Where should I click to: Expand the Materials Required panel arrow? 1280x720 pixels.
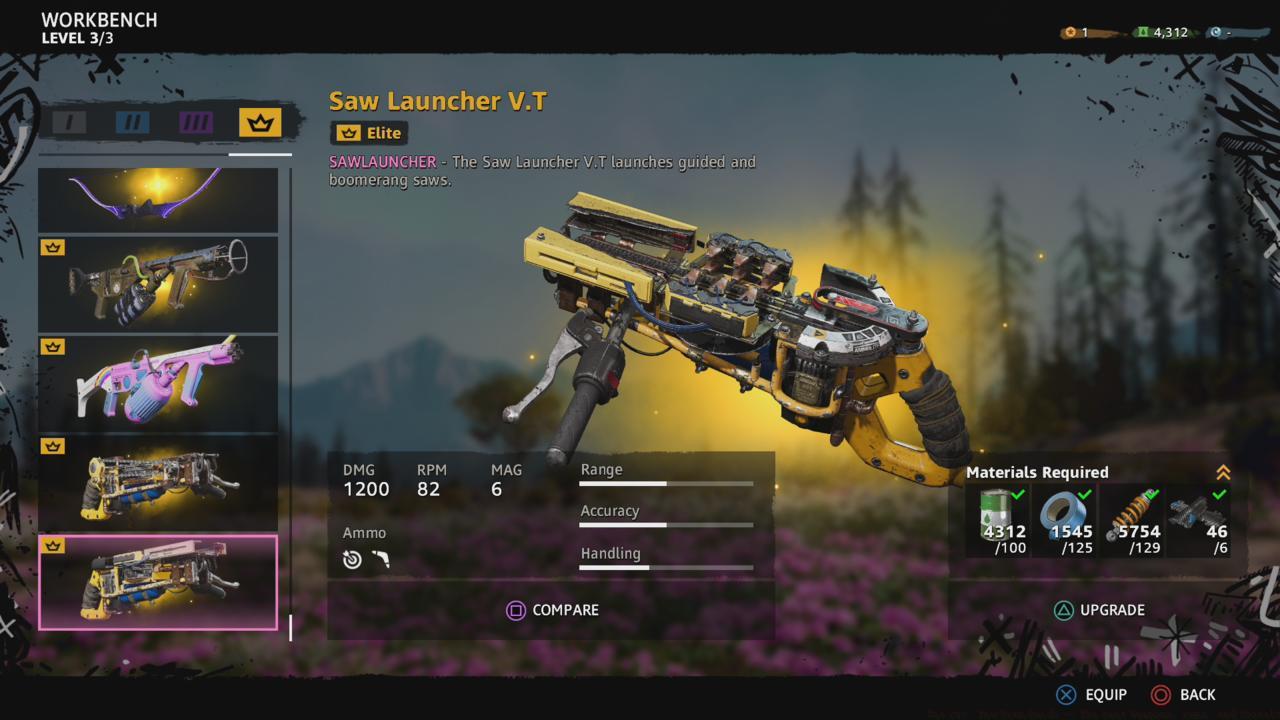pyautogui.click(x=1222, y=473)
